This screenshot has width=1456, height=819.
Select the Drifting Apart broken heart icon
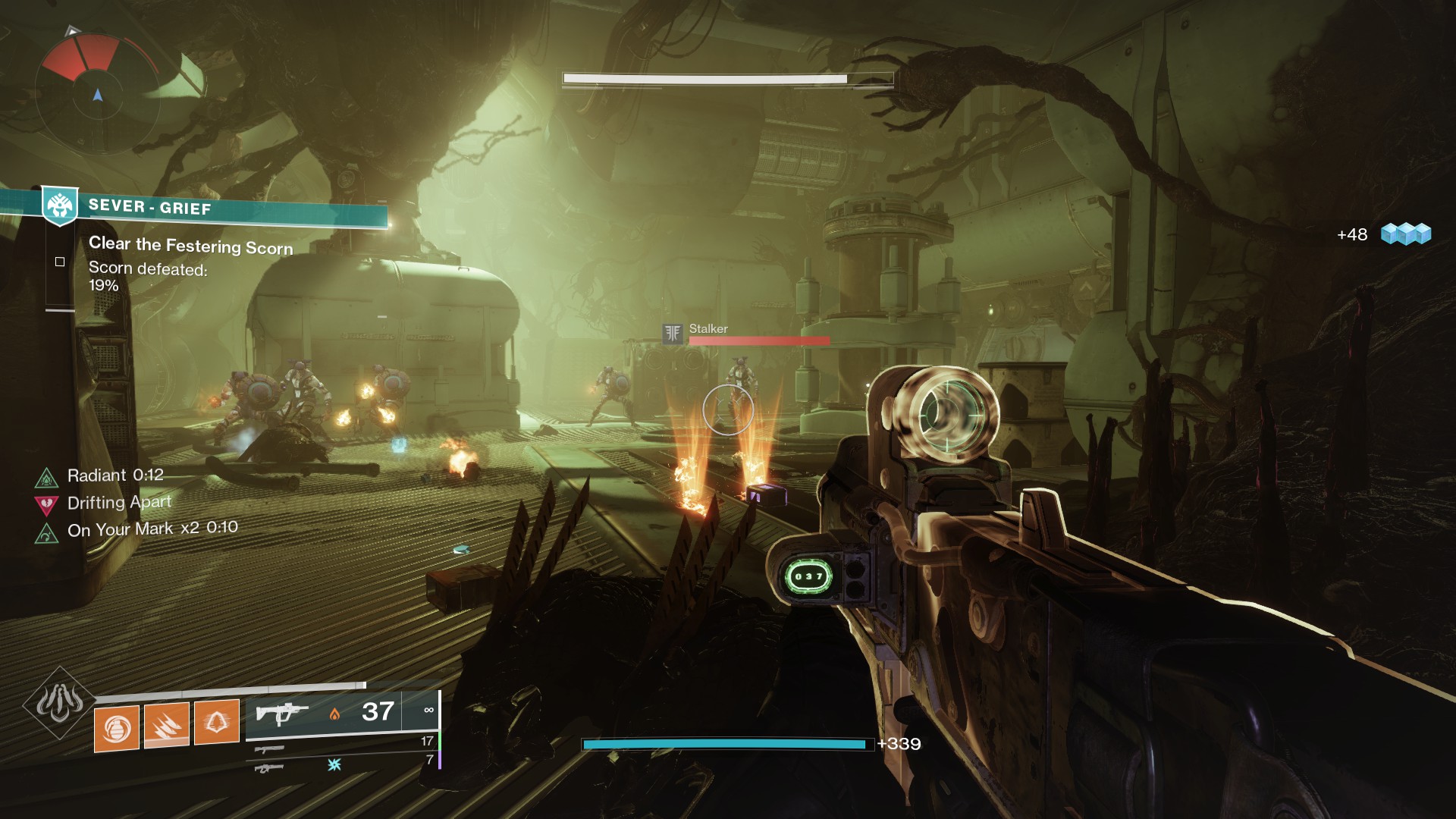(47, 504)
